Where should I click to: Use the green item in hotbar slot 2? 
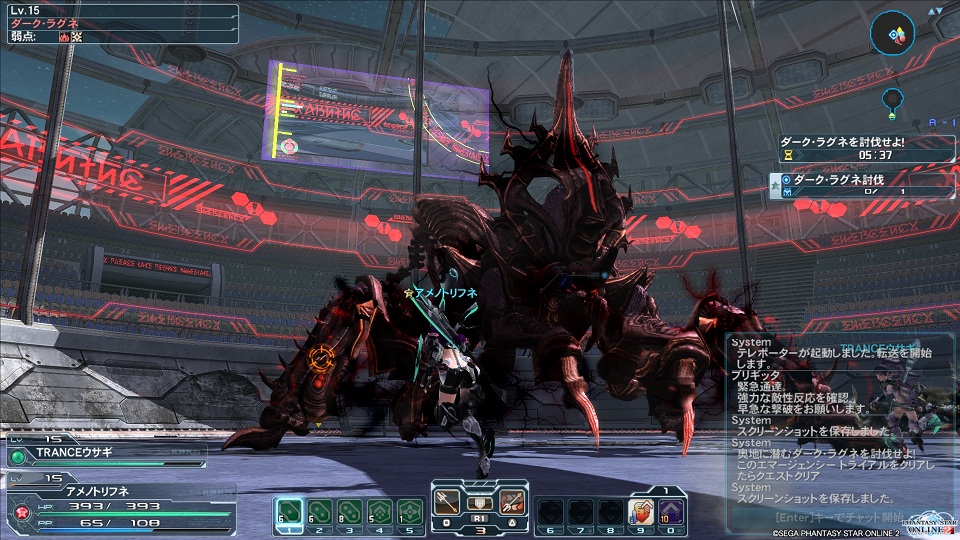point(318,511)
